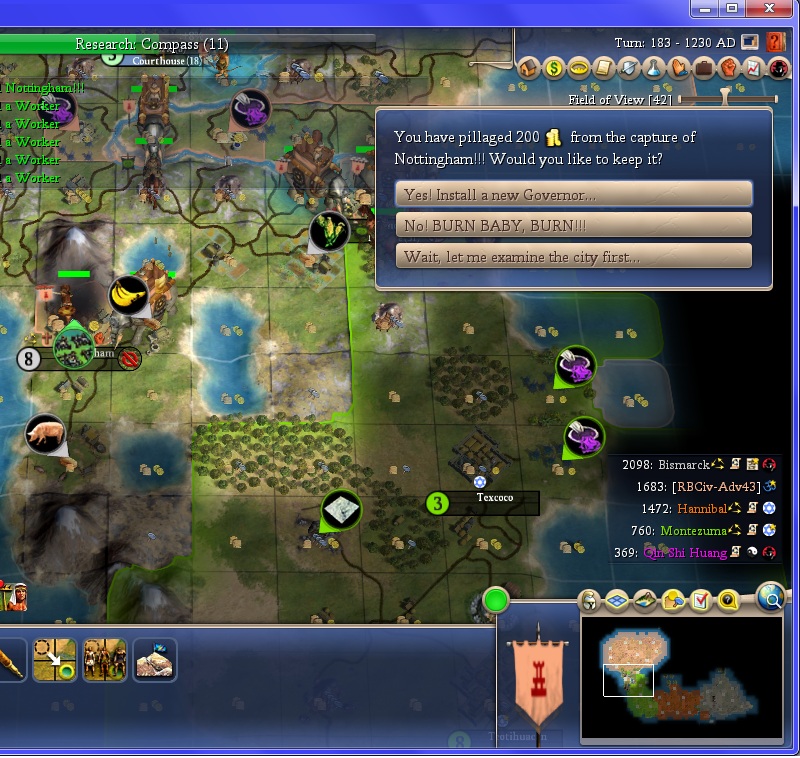Open the foreign advisor briefcase icon
Screen dimensions: 800x758
coord(704,69)
